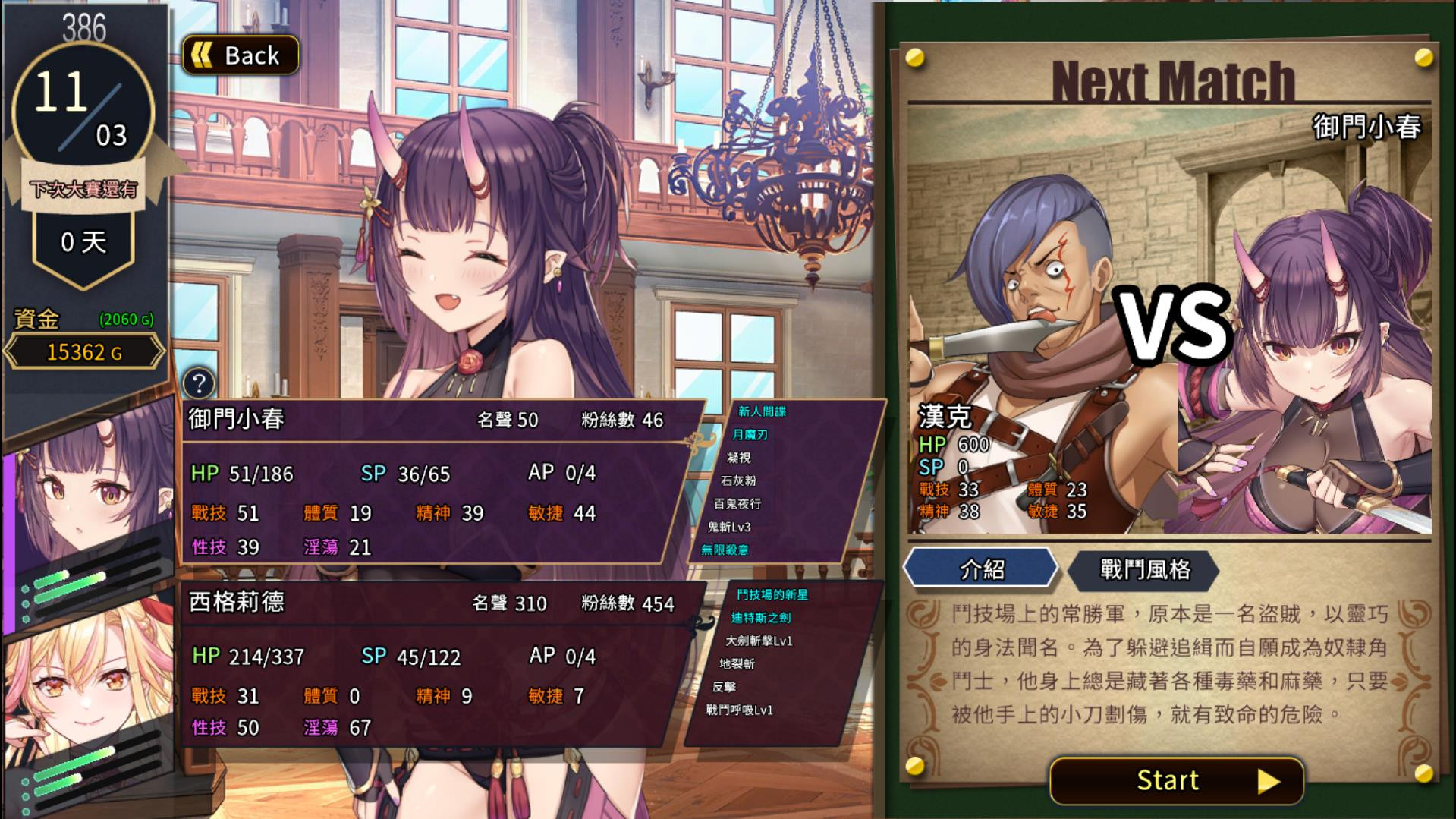The image size is (1456, 819).
Task: Click the 反擊 skill entry
Action: coord(724,687)
